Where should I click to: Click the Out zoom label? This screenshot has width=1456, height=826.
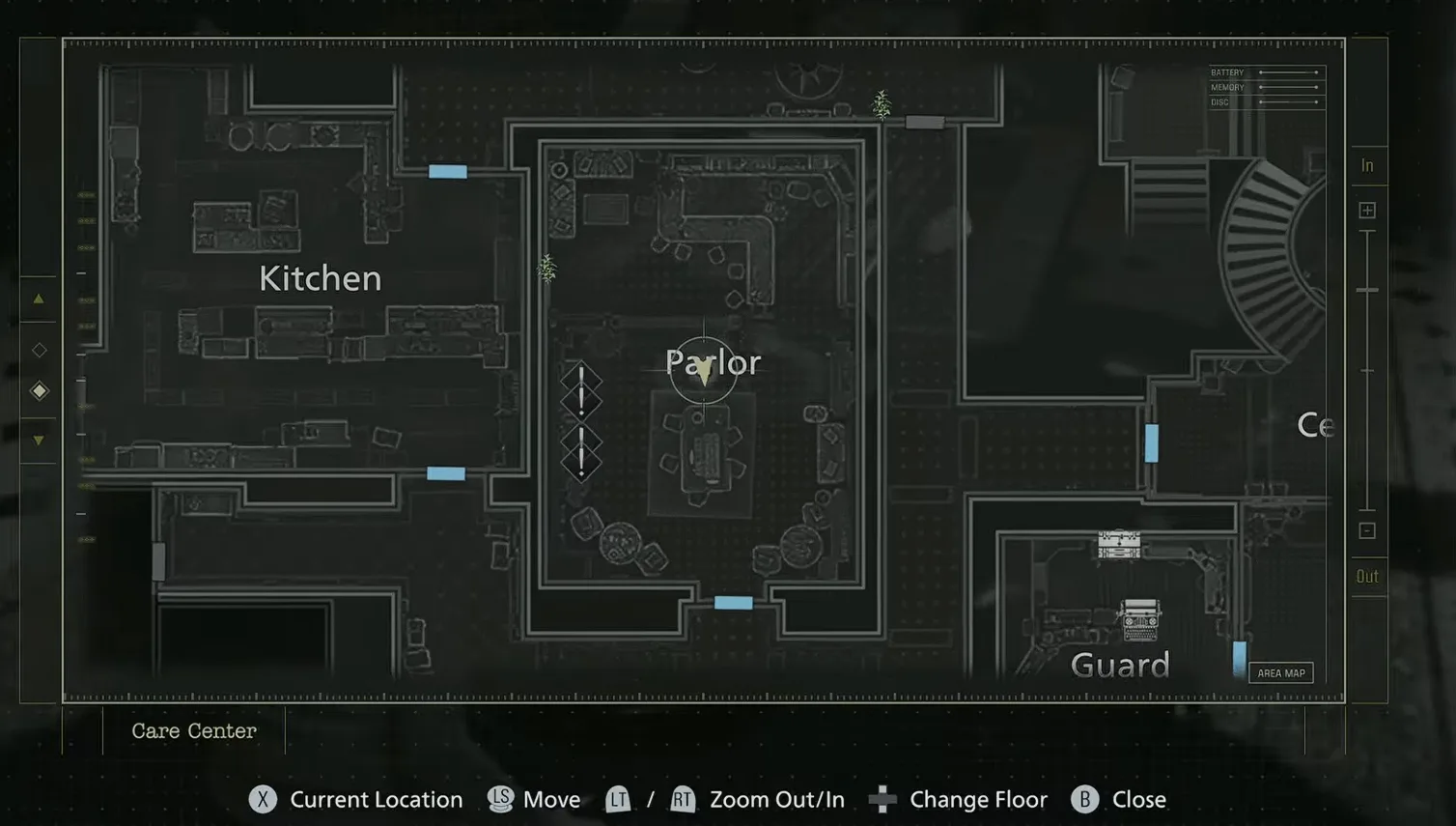pyautogui.click(x=1367, y=576)
